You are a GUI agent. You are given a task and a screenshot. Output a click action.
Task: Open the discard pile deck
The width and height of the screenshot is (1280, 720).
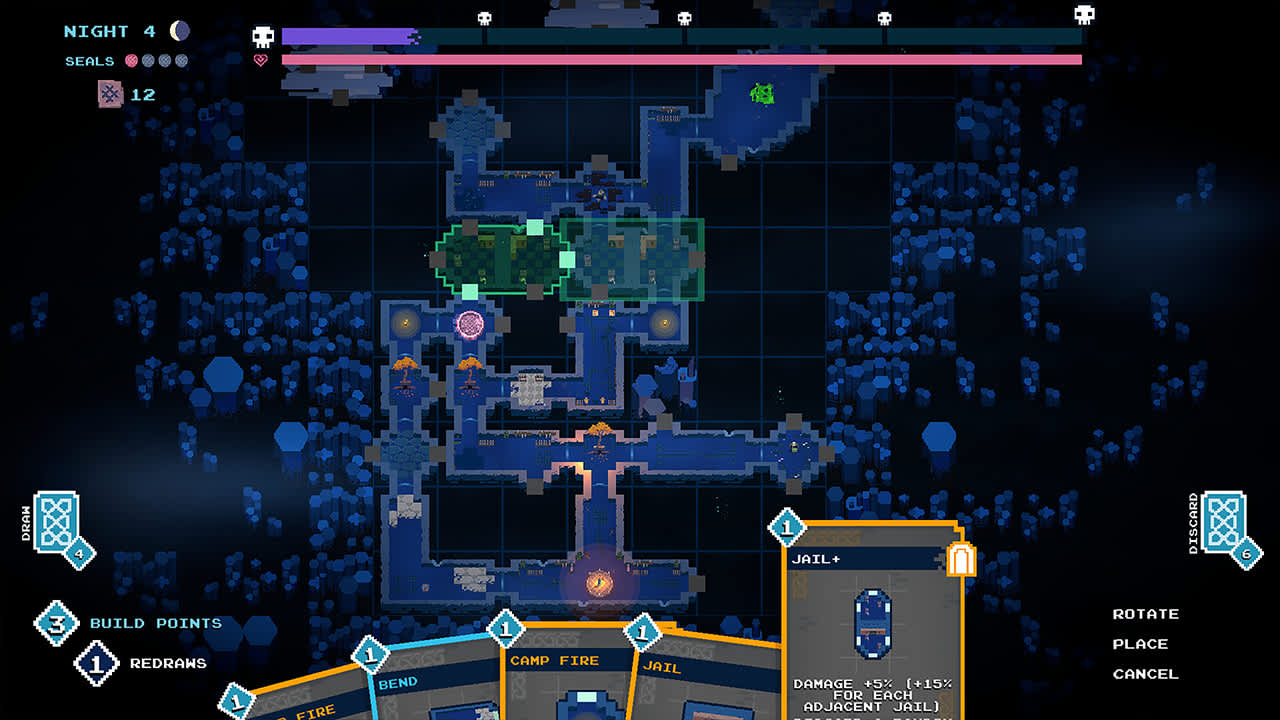coord(1225,523)
